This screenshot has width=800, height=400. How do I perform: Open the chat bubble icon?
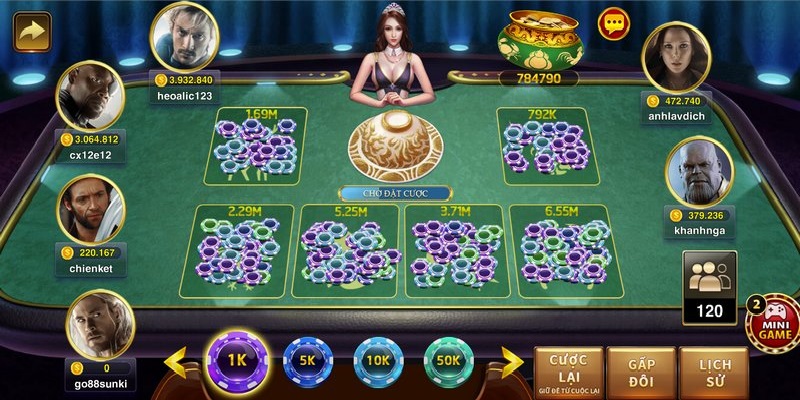613,24
